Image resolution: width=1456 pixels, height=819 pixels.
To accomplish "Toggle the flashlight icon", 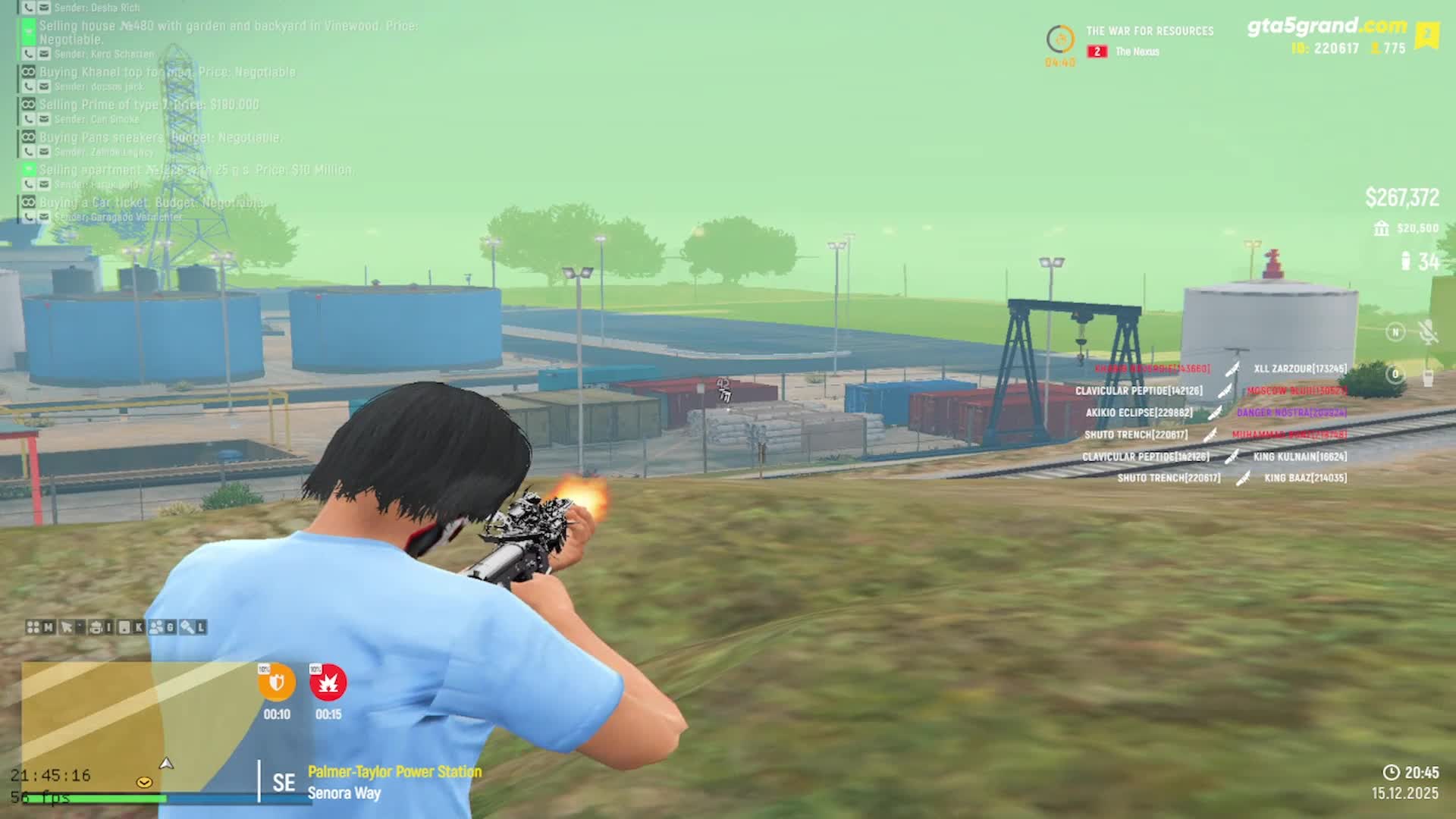I will pos(187,627).
